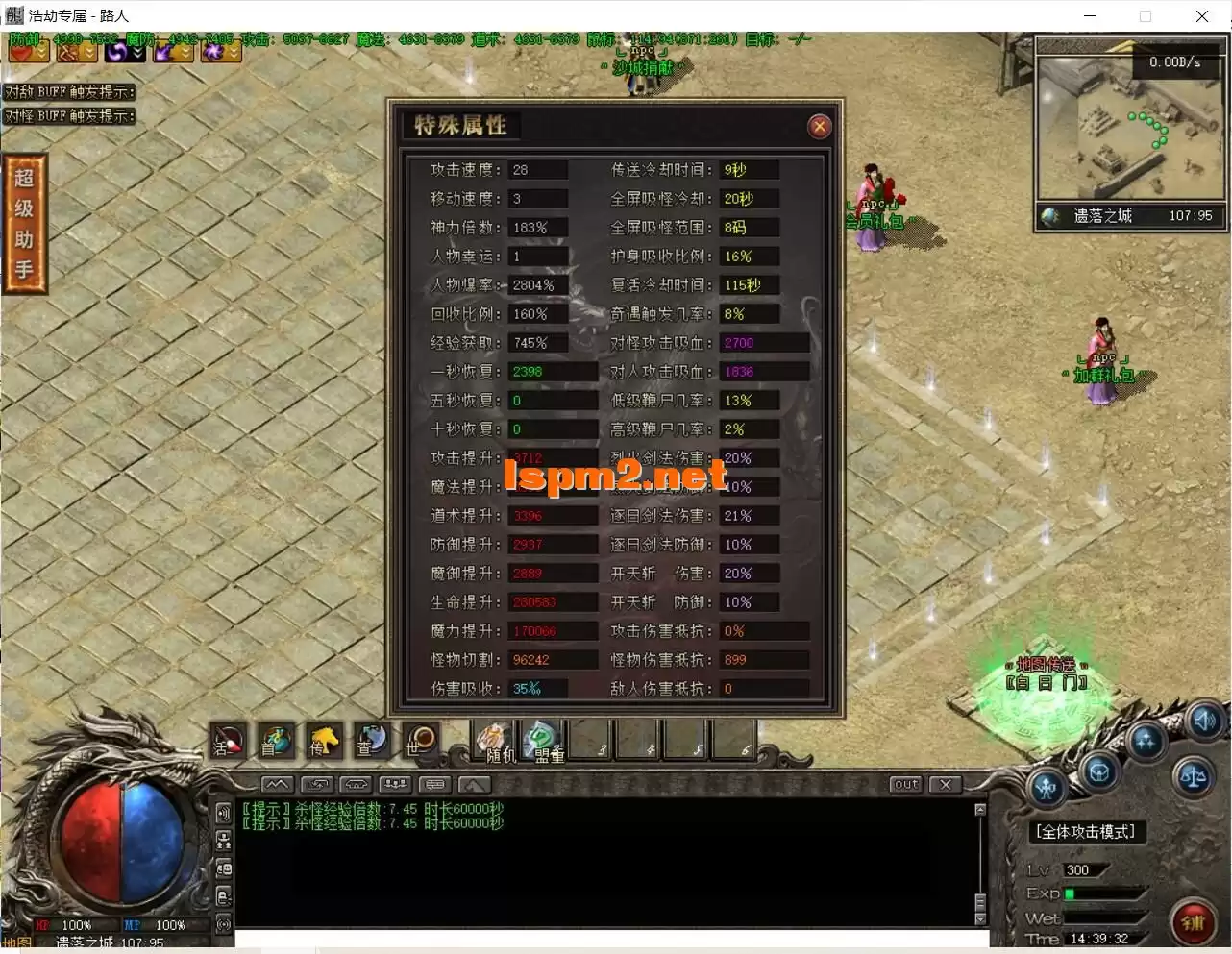Open the trade scales round button
The height and width of the screenshot is (954, 1232).
[x=1194, y=776]
